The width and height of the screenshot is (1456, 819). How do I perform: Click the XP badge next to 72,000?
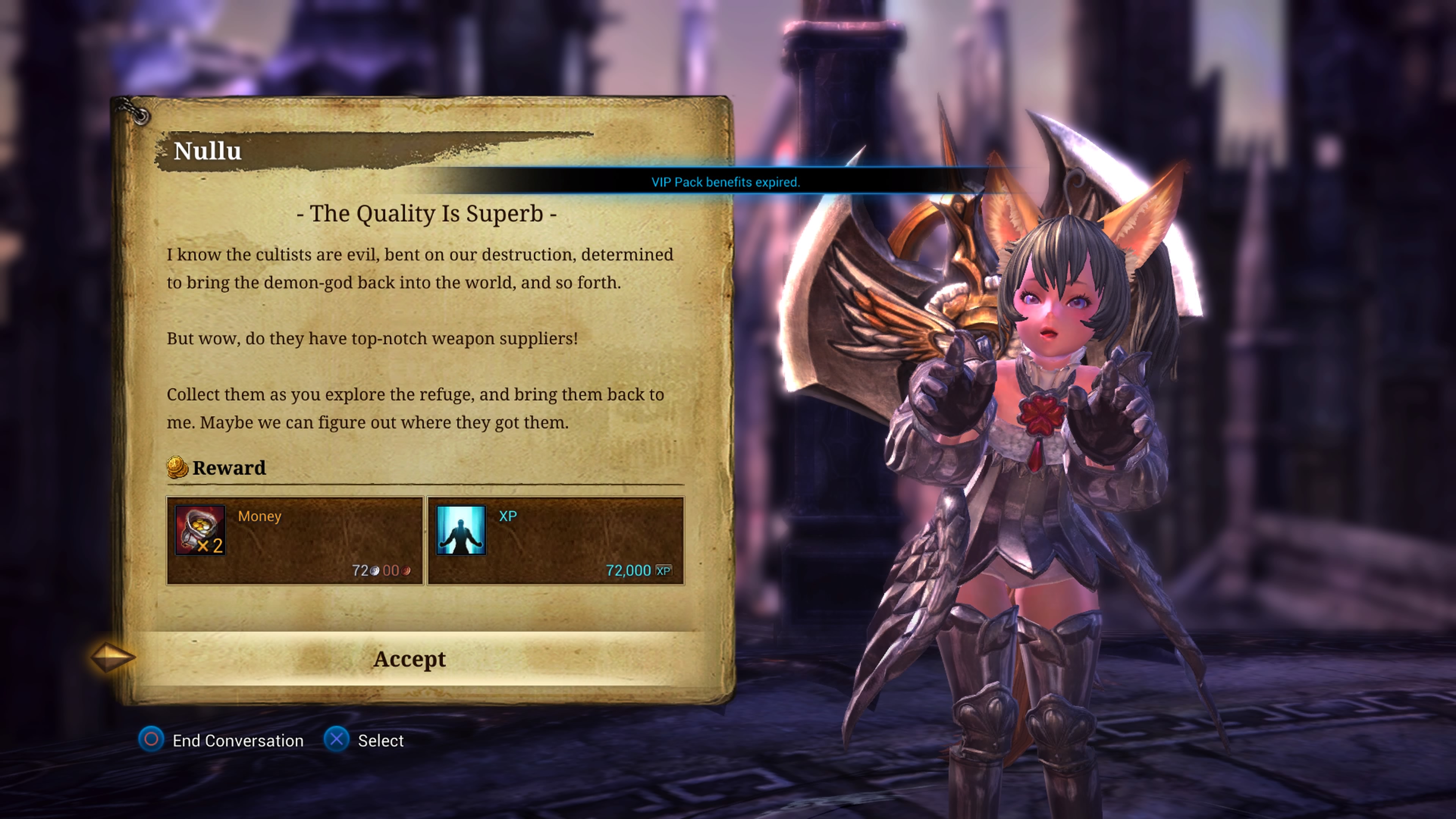click(665, 570)
